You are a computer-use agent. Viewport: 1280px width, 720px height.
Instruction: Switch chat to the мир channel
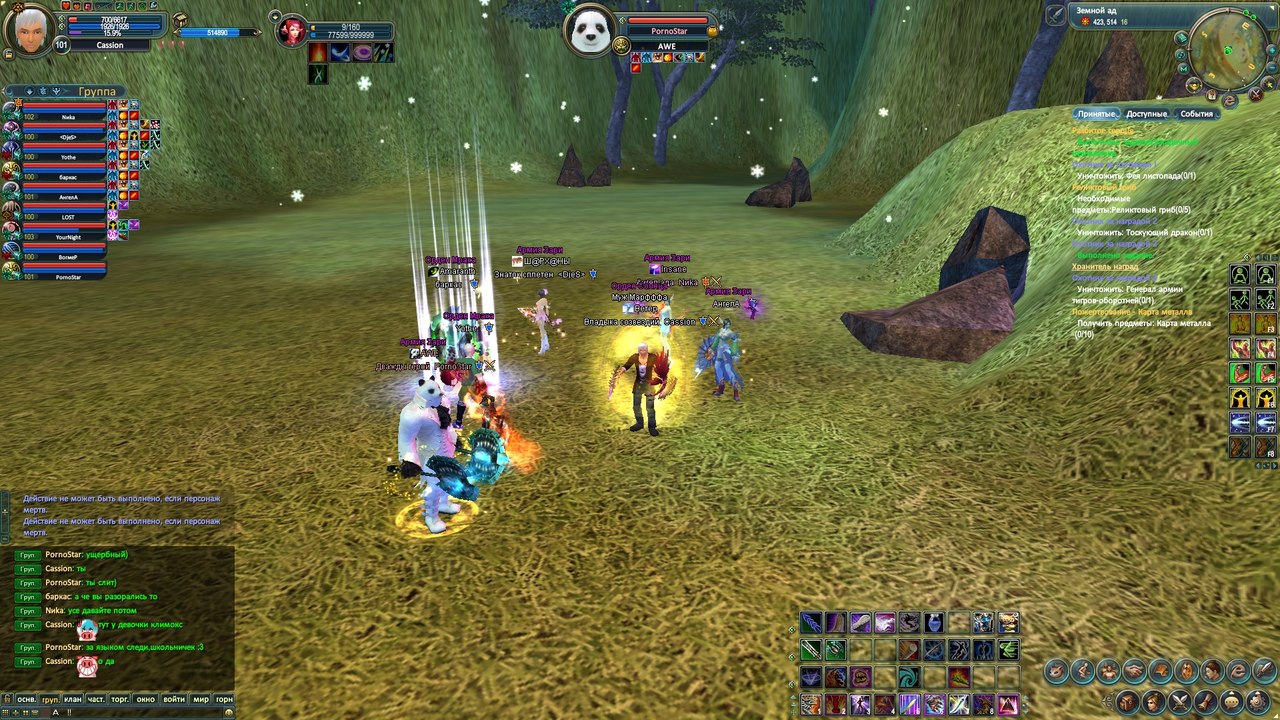[x=200, y=699]
